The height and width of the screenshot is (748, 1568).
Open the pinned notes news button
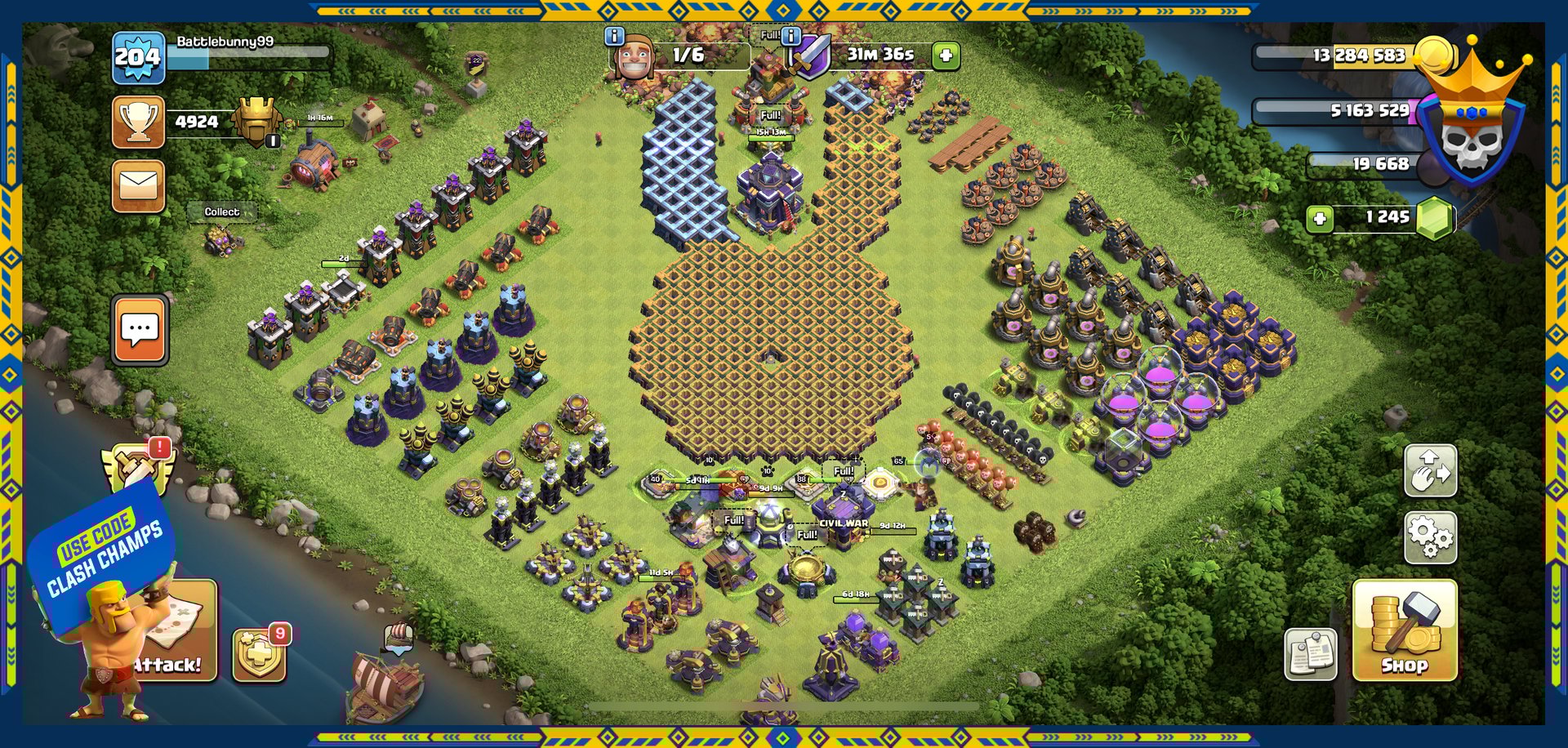[1310, 654]
